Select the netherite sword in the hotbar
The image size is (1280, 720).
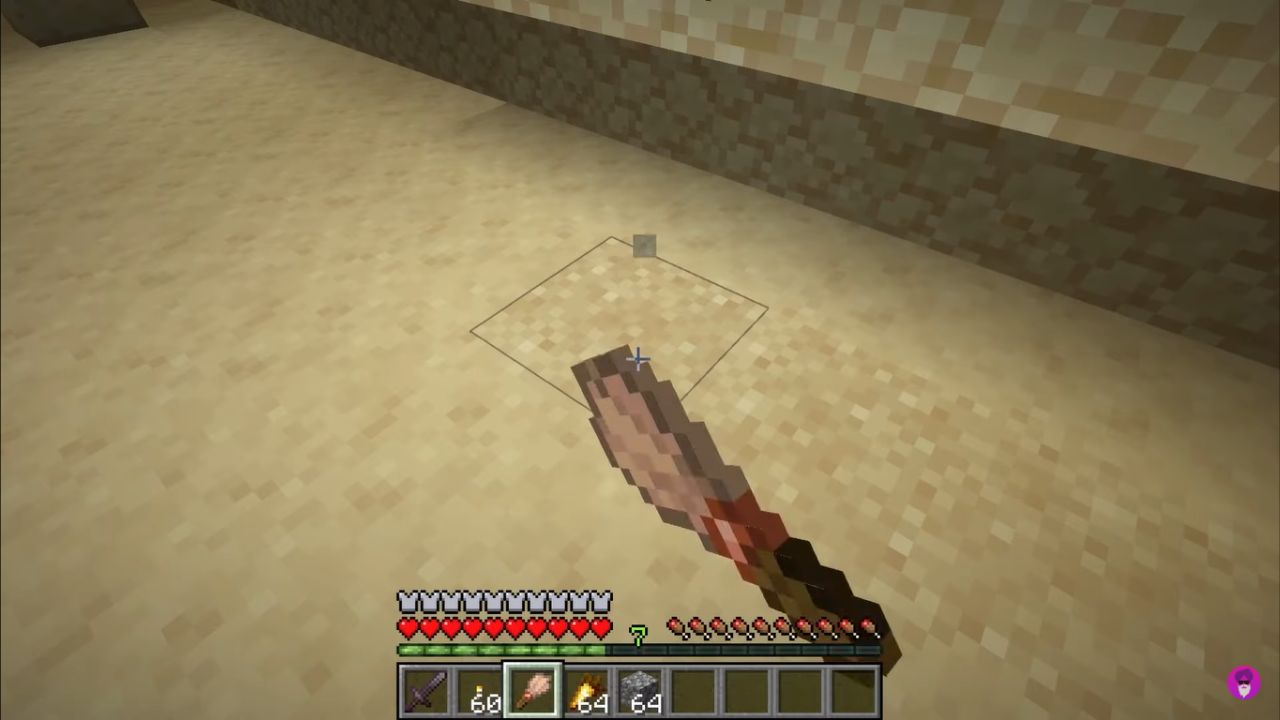427,690
